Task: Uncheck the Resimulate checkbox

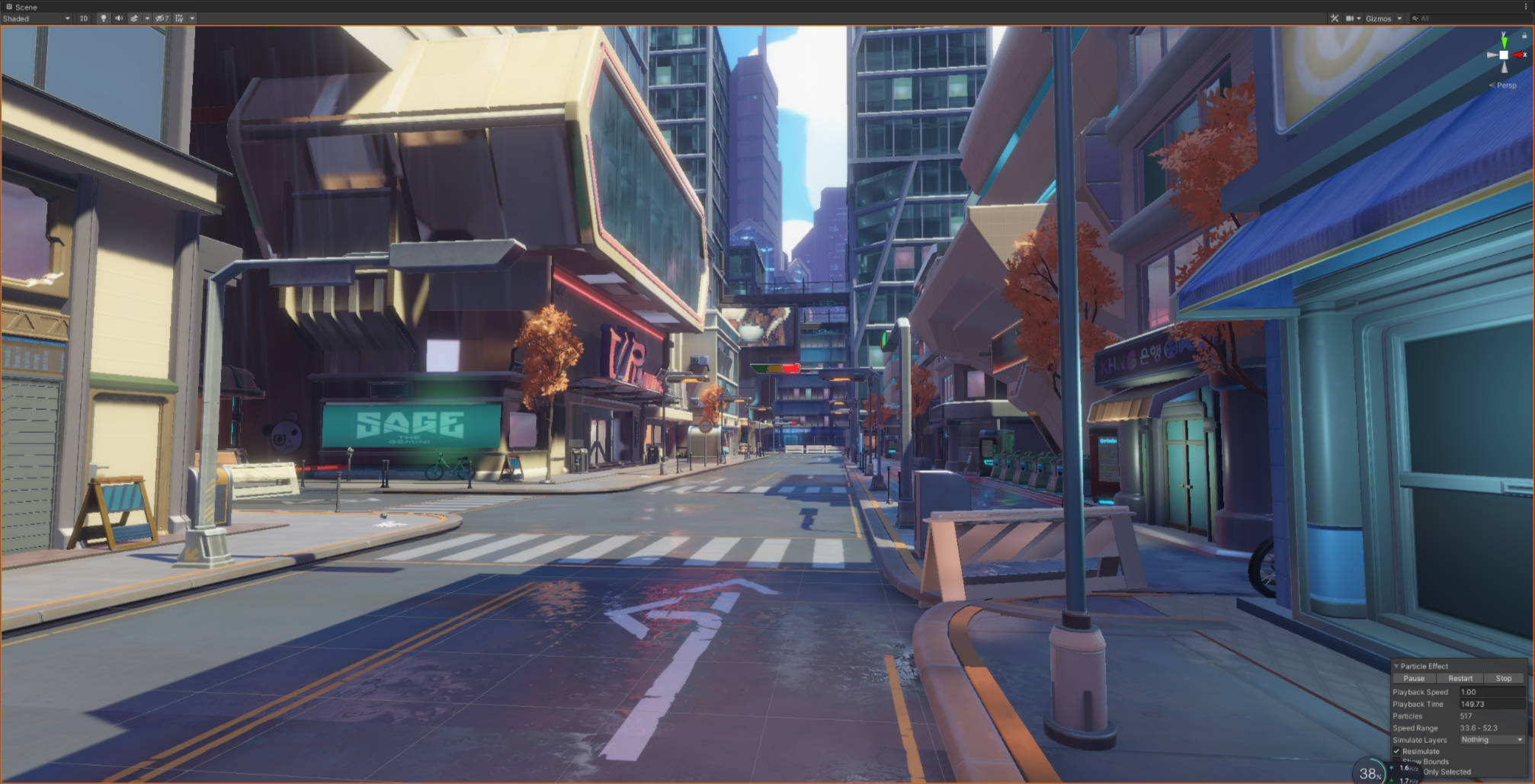Action: coord(1397,751)
